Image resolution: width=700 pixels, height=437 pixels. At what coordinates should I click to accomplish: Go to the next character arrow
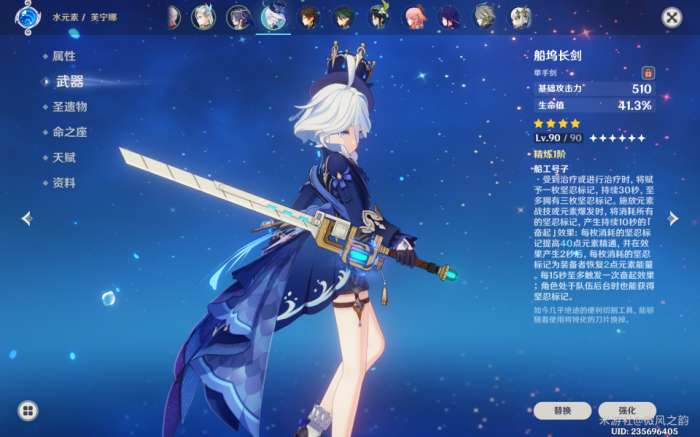(x=673, y=218)
